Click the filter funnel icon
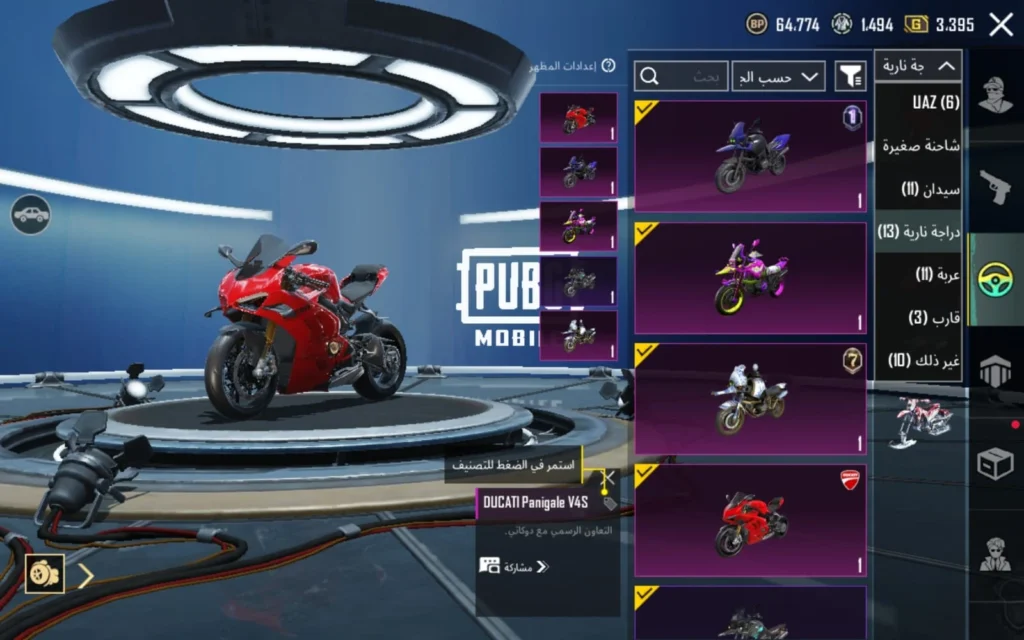This screenshot has height=640, width=1024. coord(850,76)
